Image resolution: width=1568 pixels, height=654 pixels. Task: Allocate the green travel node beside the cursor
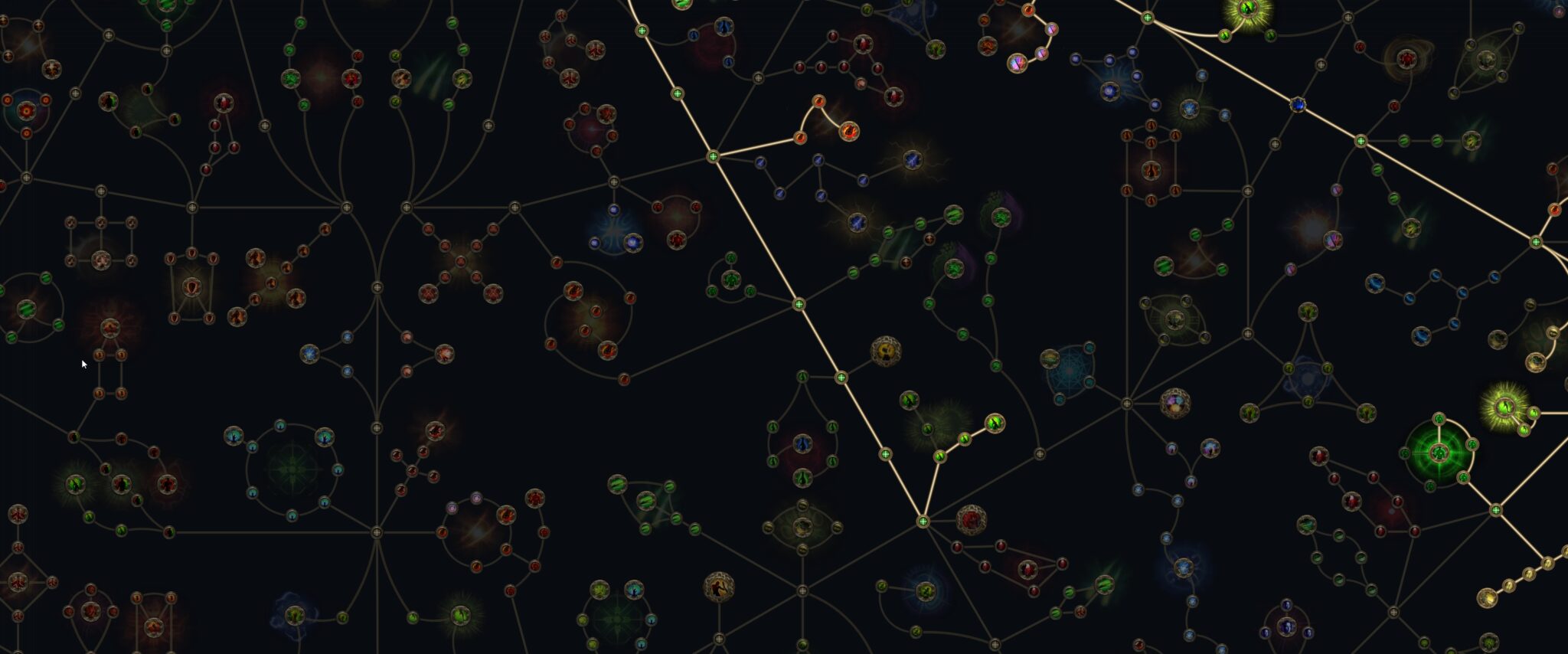pos(58,325)
